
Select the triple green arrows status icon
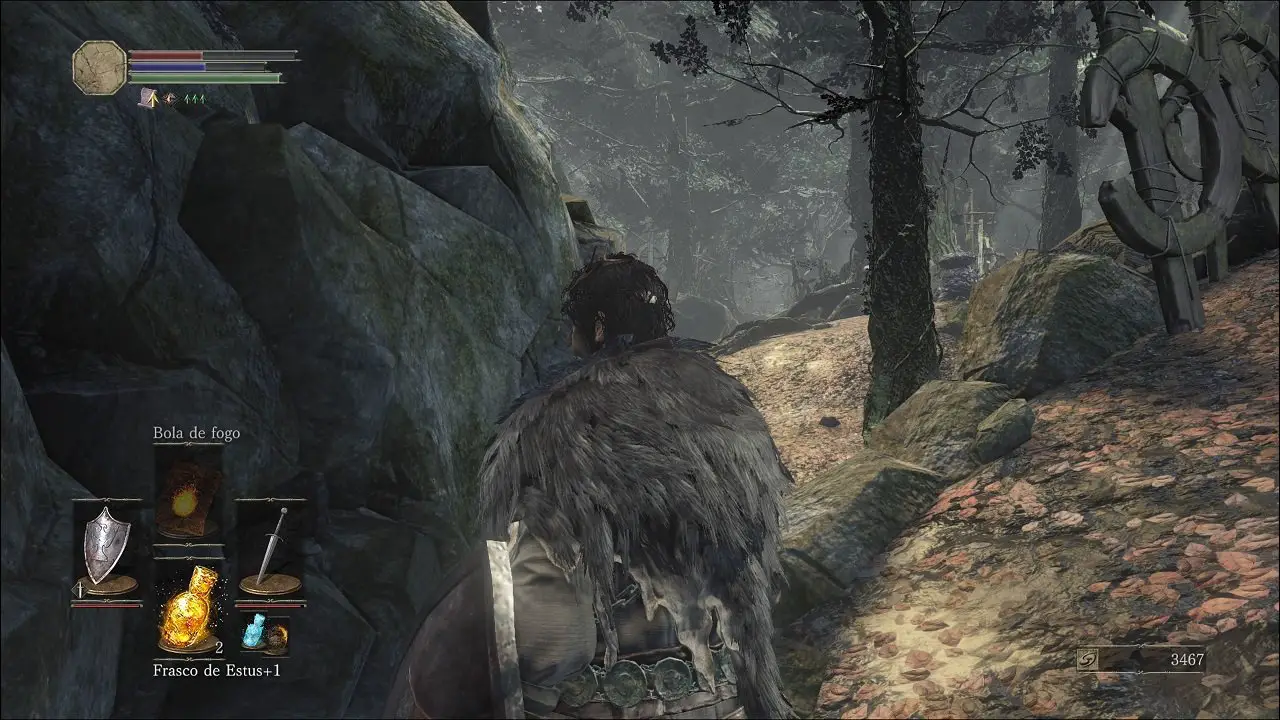tap(194, 99)
